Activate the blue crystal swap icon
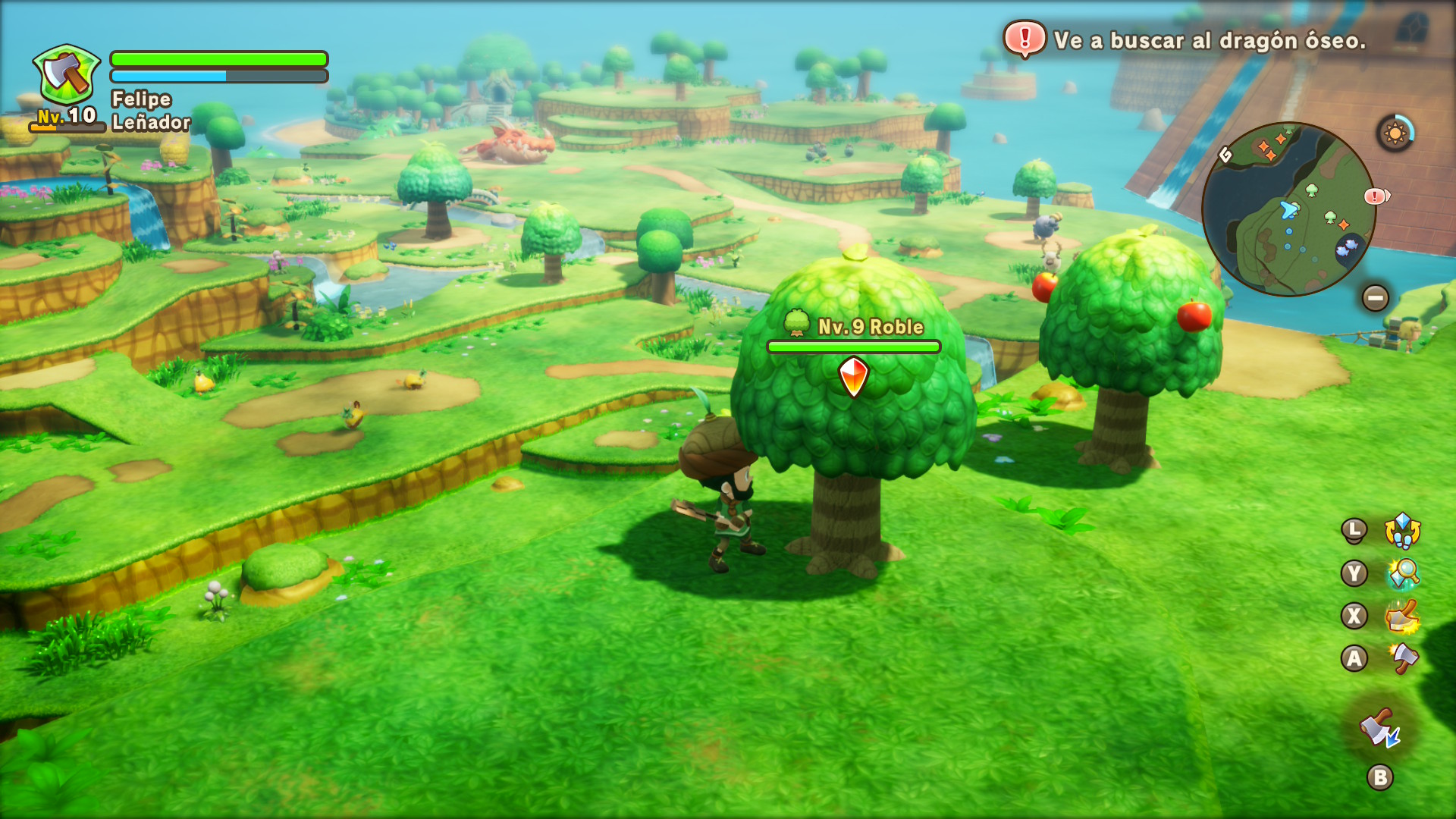Screen dimensions: 1456x819 point(1402,530)
